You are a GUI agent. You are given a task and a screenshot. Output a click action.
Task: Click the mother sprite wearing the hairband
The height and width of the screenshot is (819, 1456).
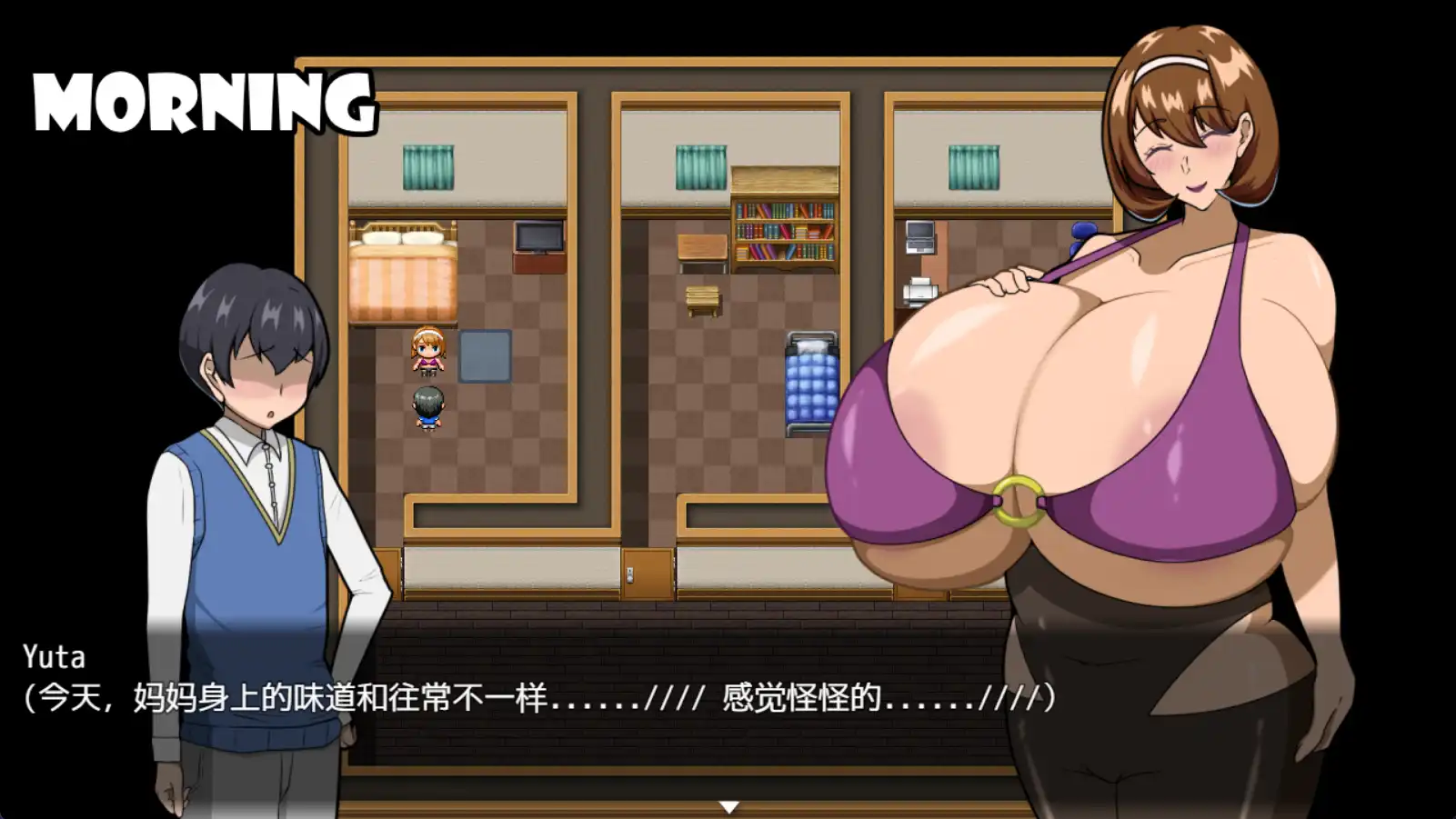pyautogui.click(x=429, y=353)
